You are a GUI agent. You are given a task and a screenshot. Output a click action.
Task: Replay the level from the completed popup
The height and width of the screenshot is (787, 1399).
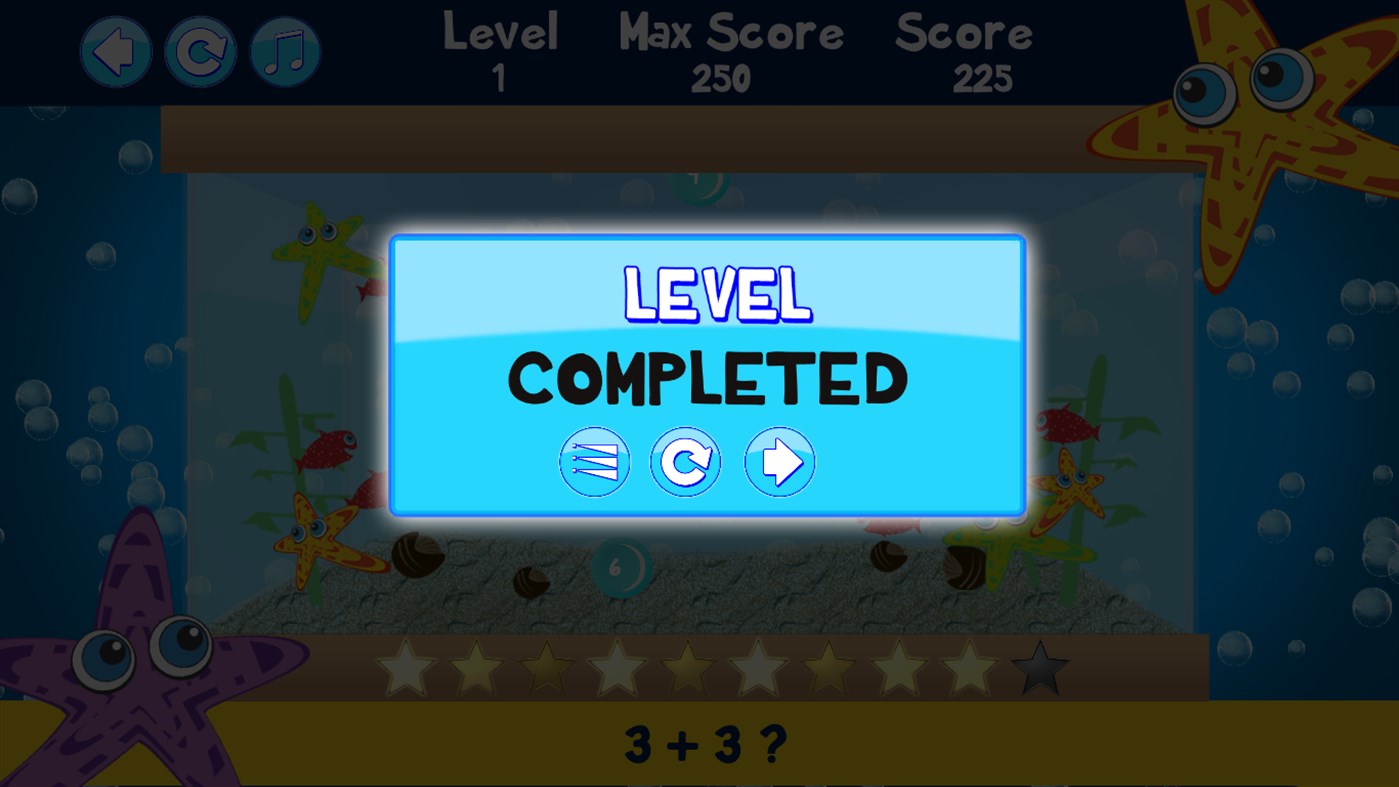pos(686,461)
